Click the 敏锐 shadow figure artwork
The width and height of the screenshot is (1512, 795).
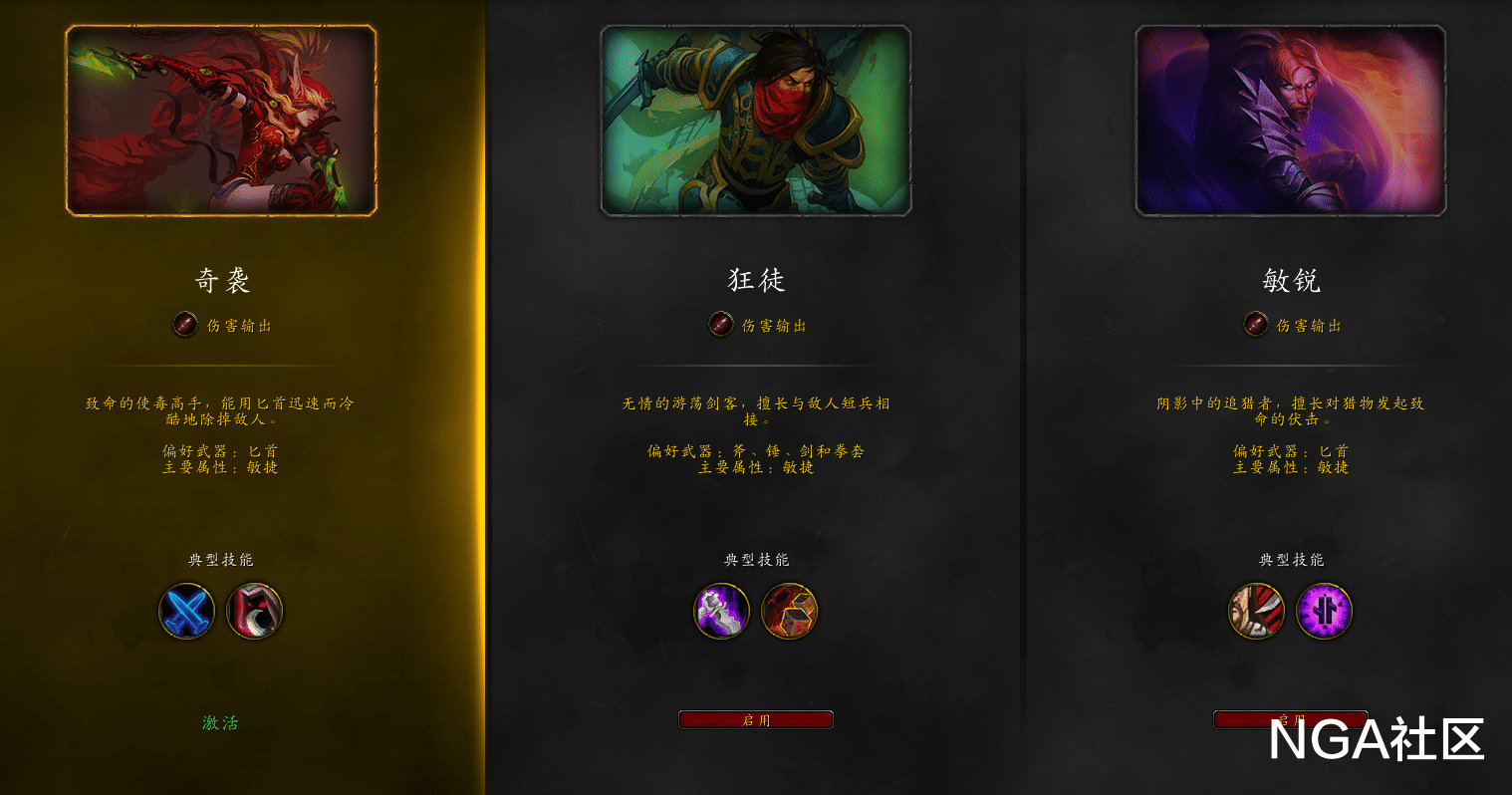click(1291, 118)
